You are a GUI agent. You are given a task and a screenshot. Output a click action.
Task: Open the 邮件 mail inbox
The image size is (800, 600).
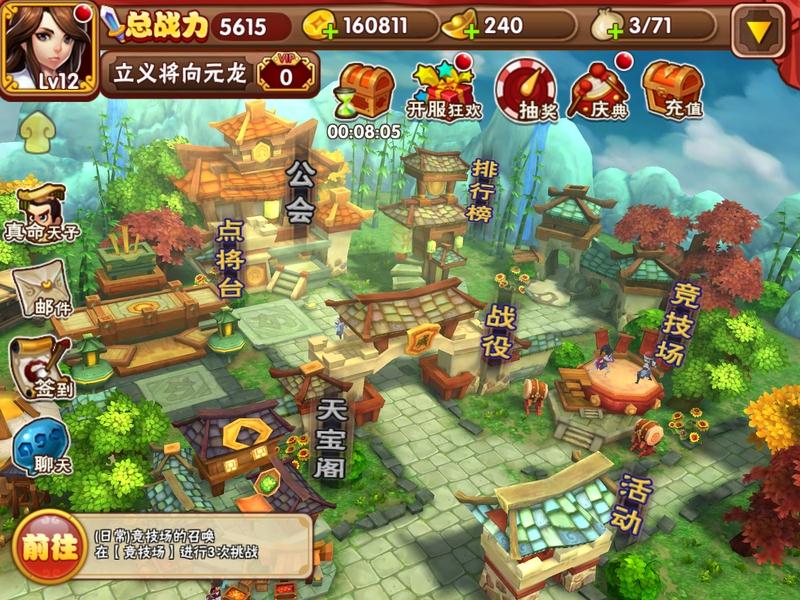pyautogui.click(x=40, y=288)
